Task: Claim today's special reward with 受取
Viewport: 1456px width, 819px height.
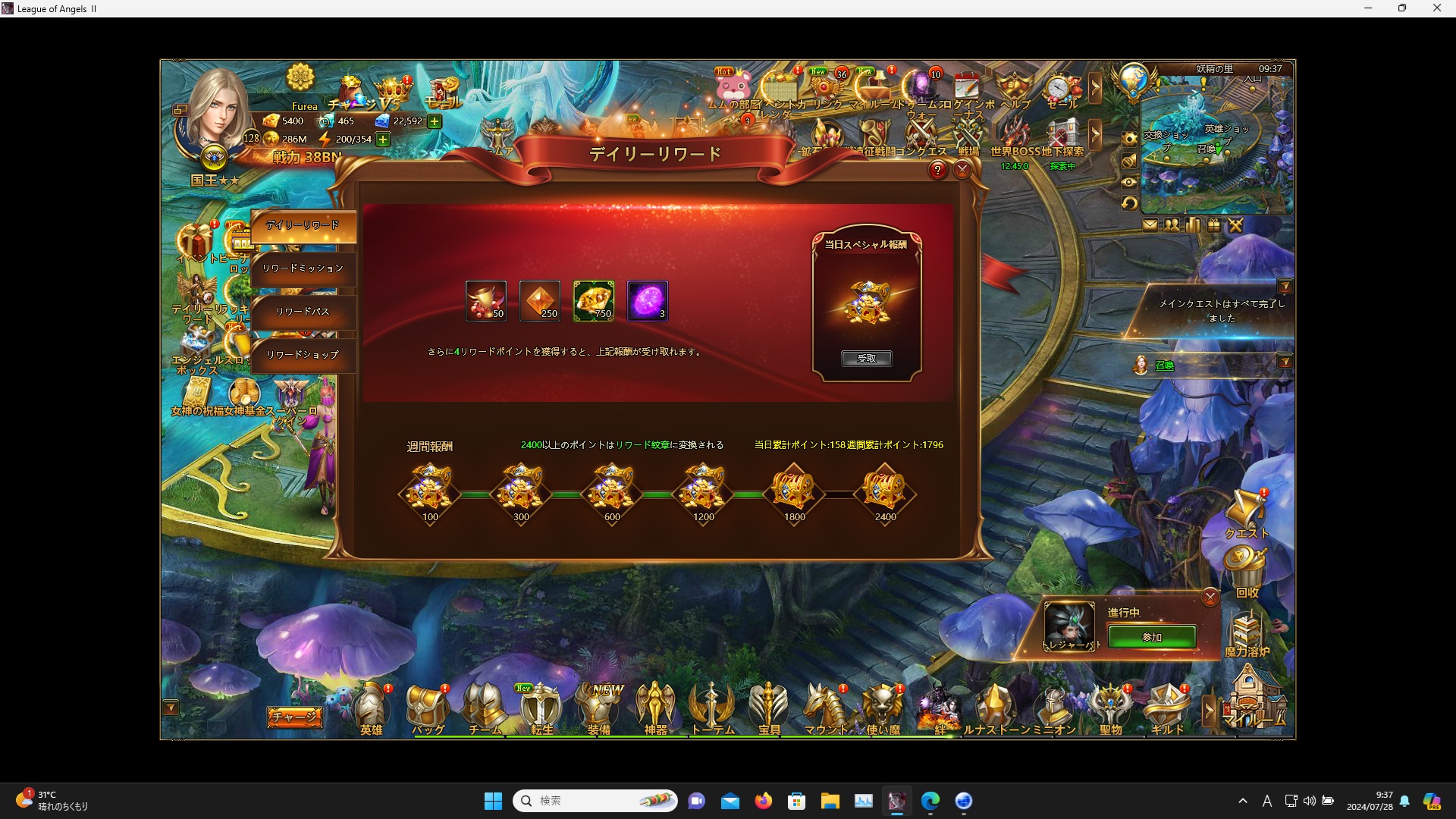Action: pos(866,359)
